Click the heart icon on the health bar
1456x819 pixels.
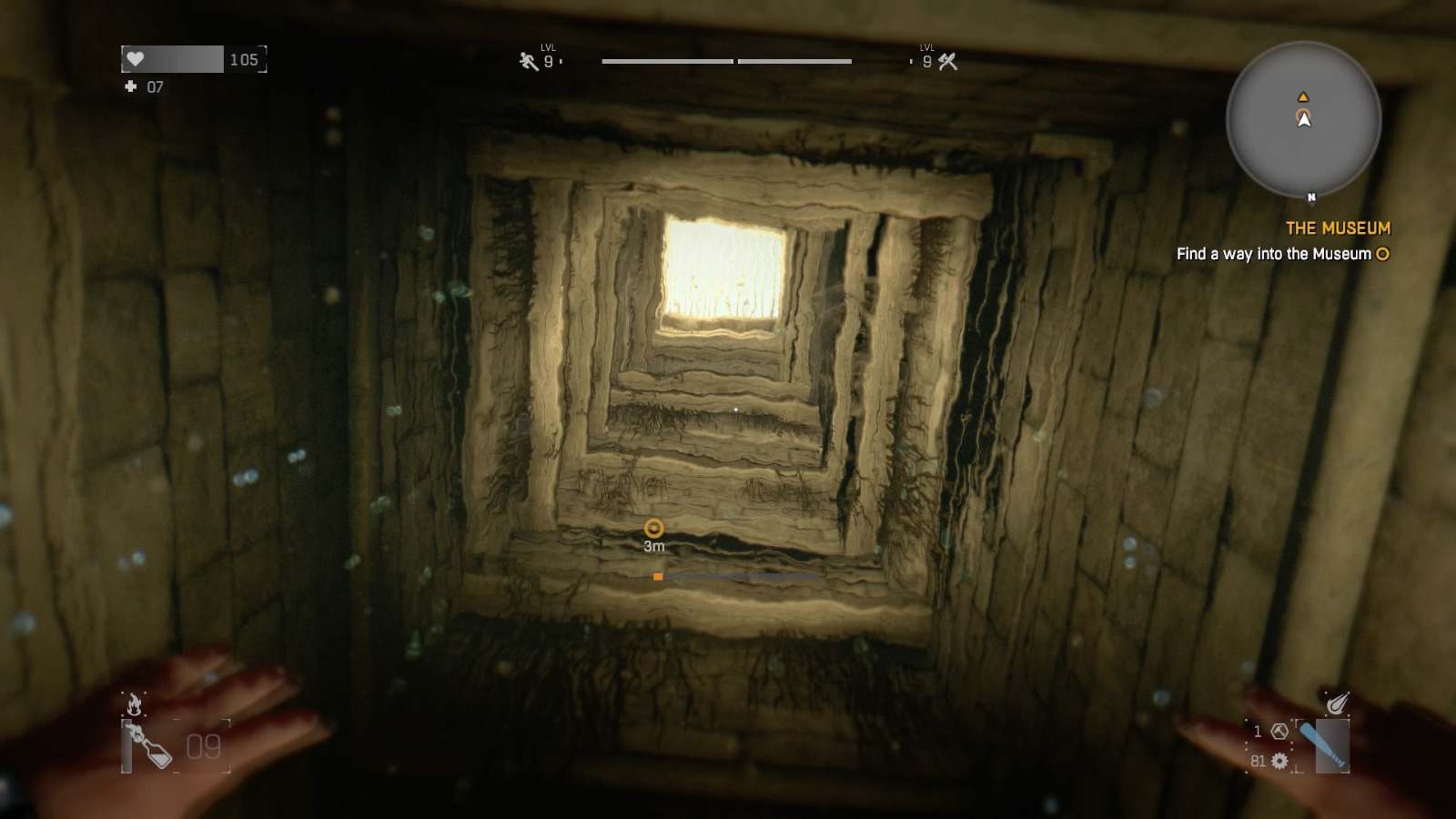point(136,58)
